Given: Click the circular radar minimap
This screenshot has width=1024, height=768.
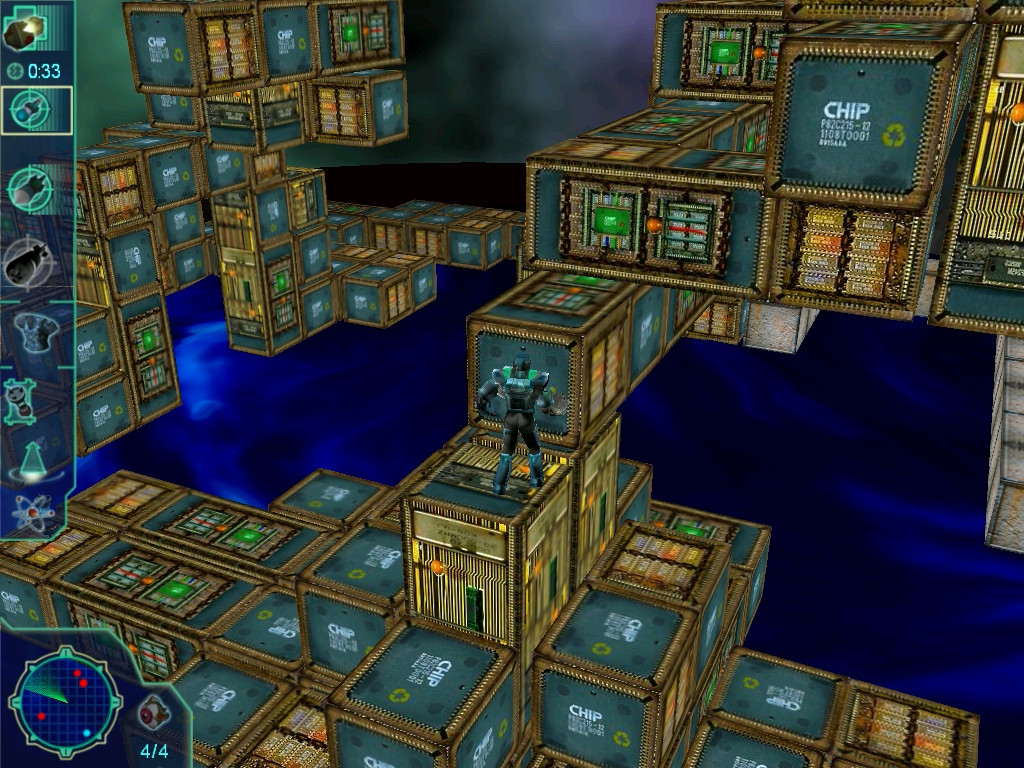Looking at the screenshot, I should pyautogui.click(x=64, y=698).
